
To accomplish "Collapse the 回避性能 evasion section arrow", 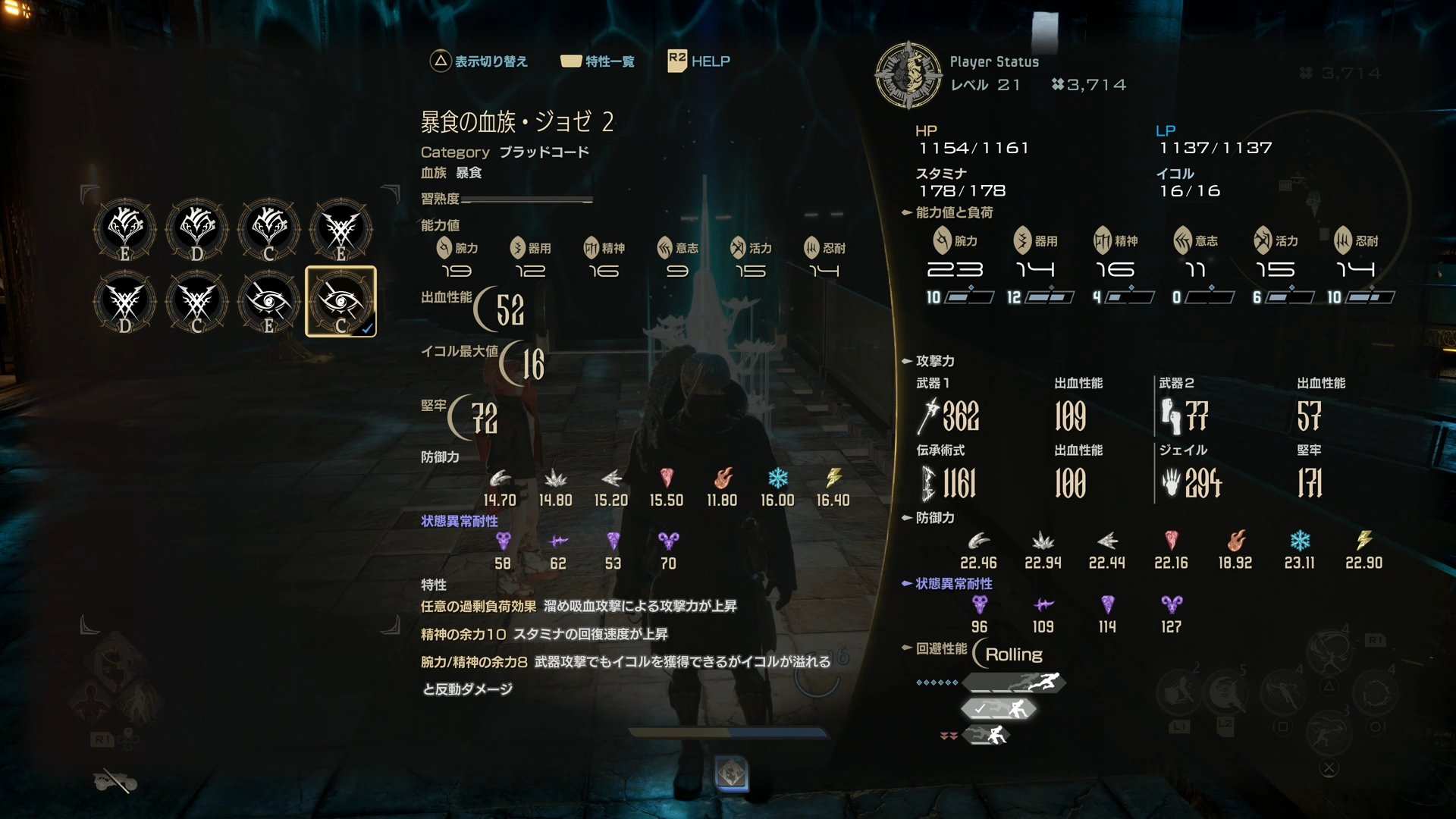I will tap(907, 648).
